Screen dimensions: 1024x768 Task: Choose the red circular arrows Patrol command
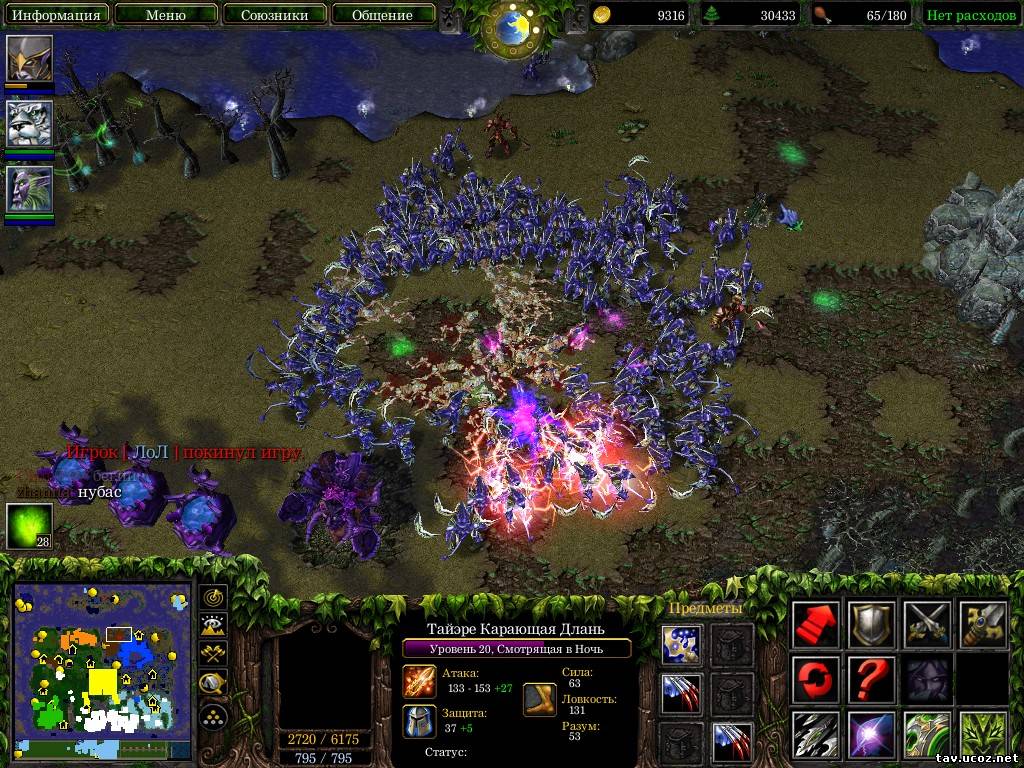click(815, 681)
